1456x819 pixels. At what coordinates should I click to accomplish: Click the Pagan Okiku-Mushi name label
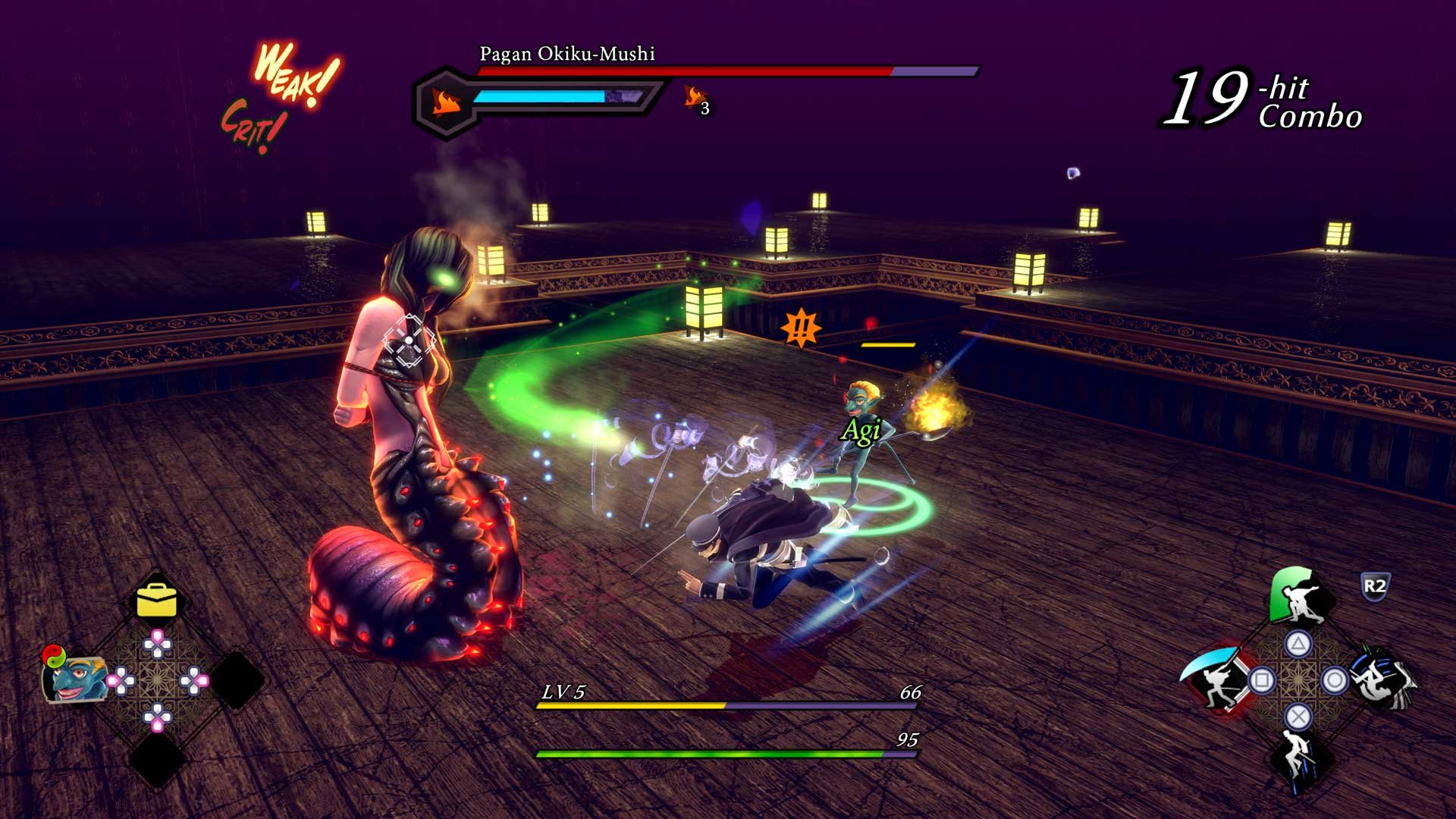566,54
